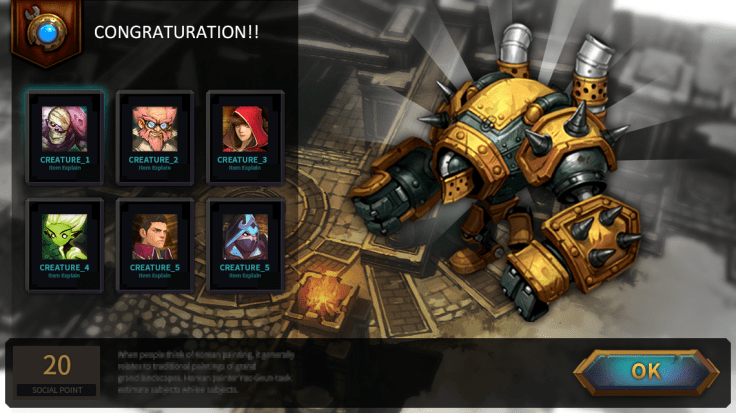Choose the dark-haired man creature card
This screenshot has width=736, height=413.
tap(154, 241)
